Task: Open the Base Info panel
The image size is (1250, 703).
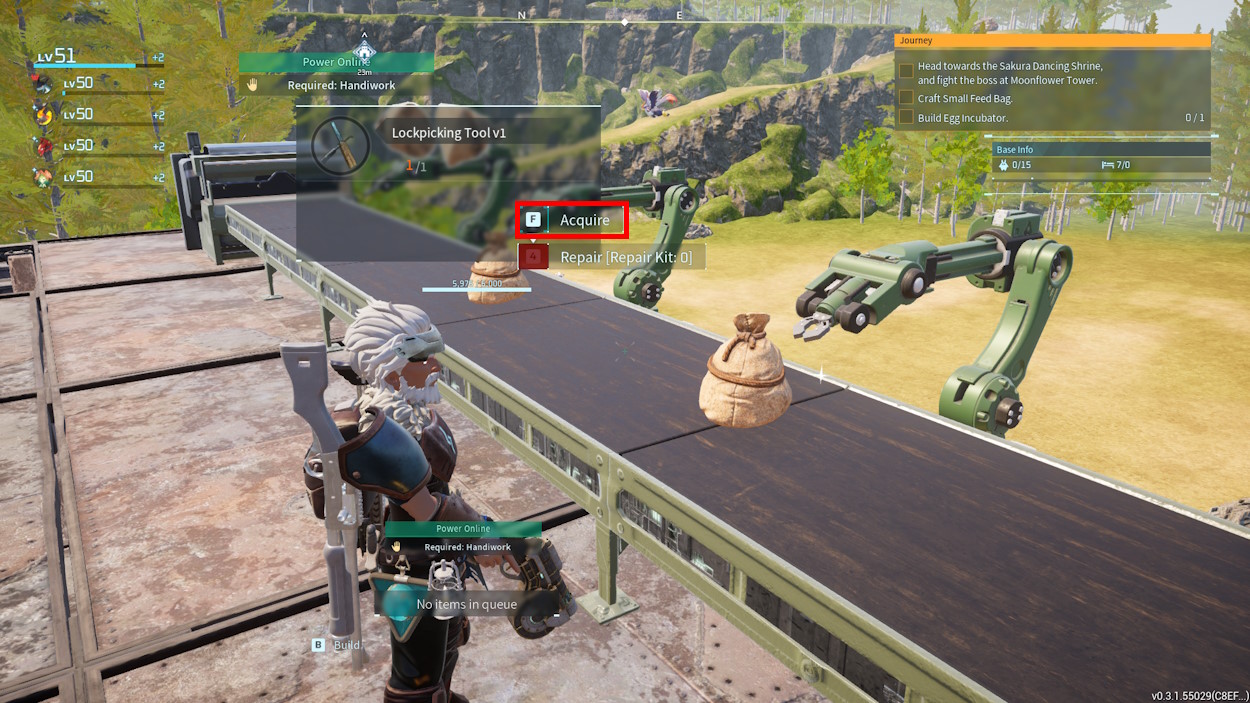Action: (1101, 150)
